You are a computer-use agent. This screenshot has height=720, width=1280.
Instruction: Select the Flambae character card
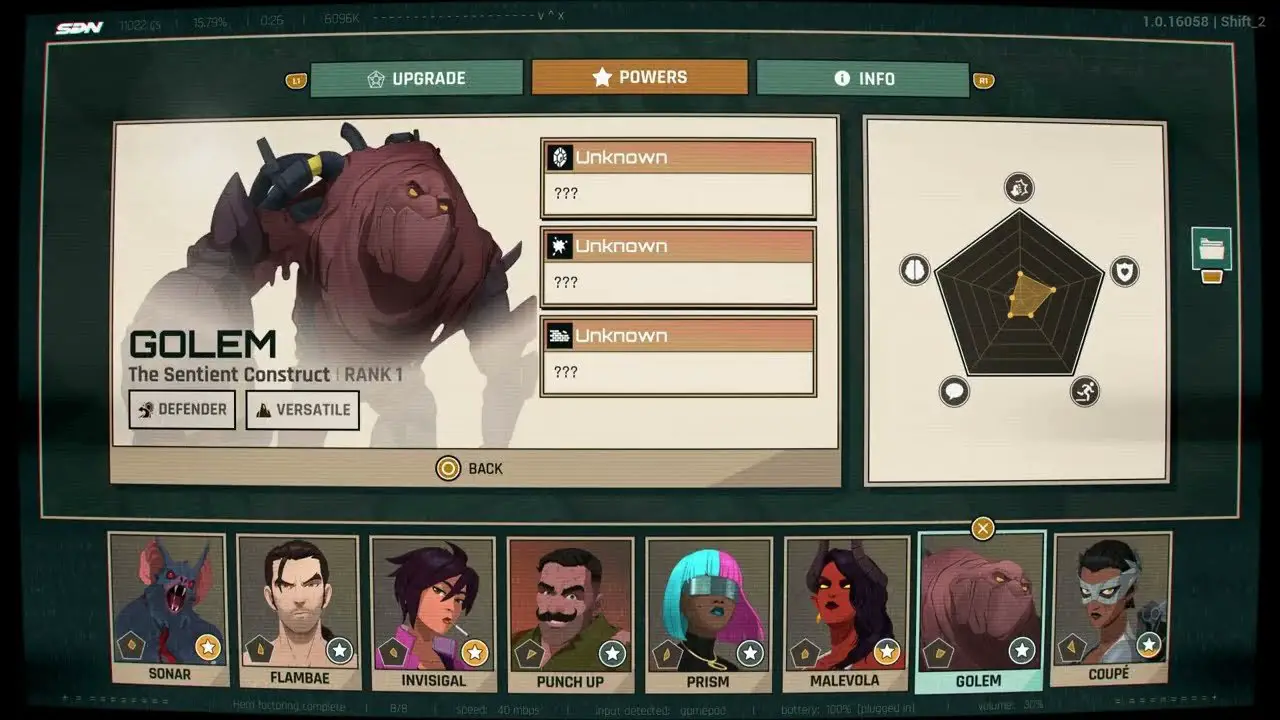point(298,610)
